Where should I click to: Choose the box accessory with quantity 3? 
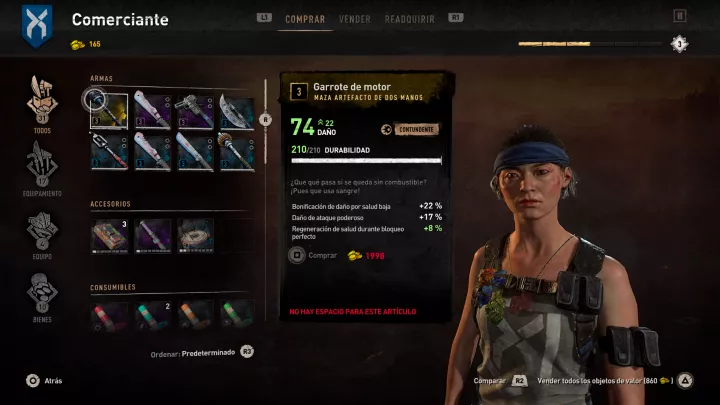coord(108,233)
